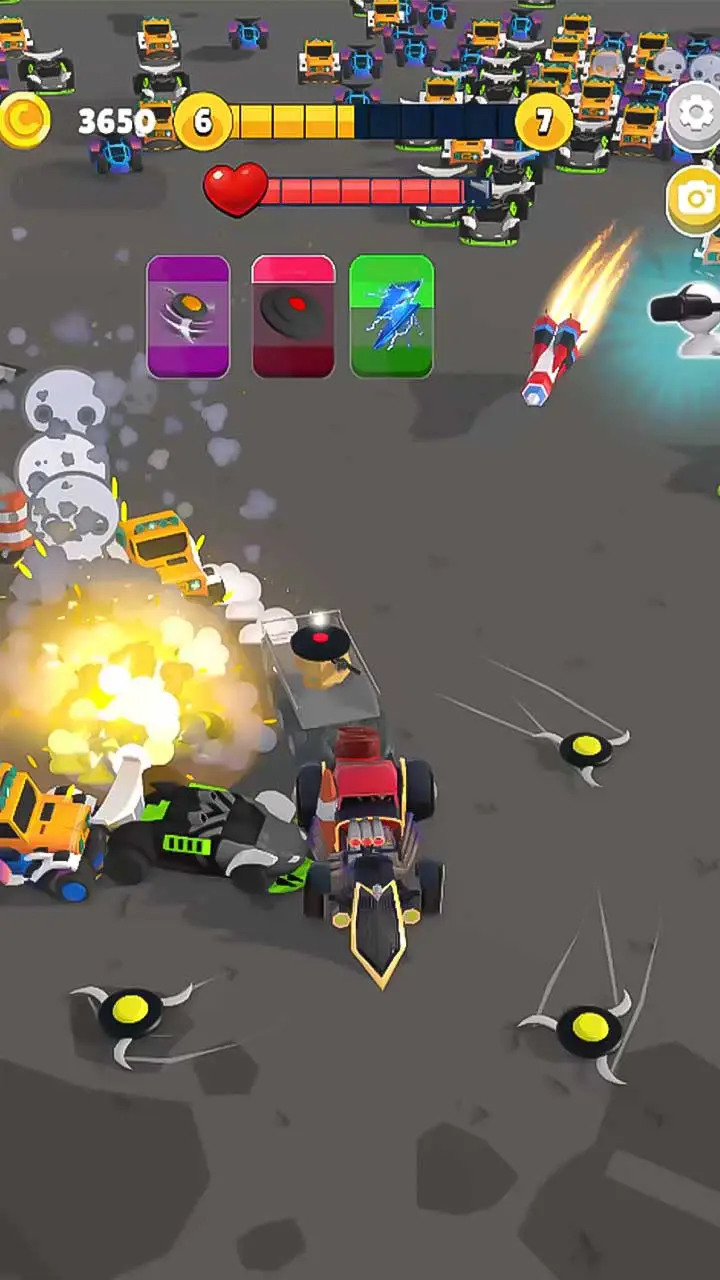Choose the pink landmine ability card

pos(293,317)
